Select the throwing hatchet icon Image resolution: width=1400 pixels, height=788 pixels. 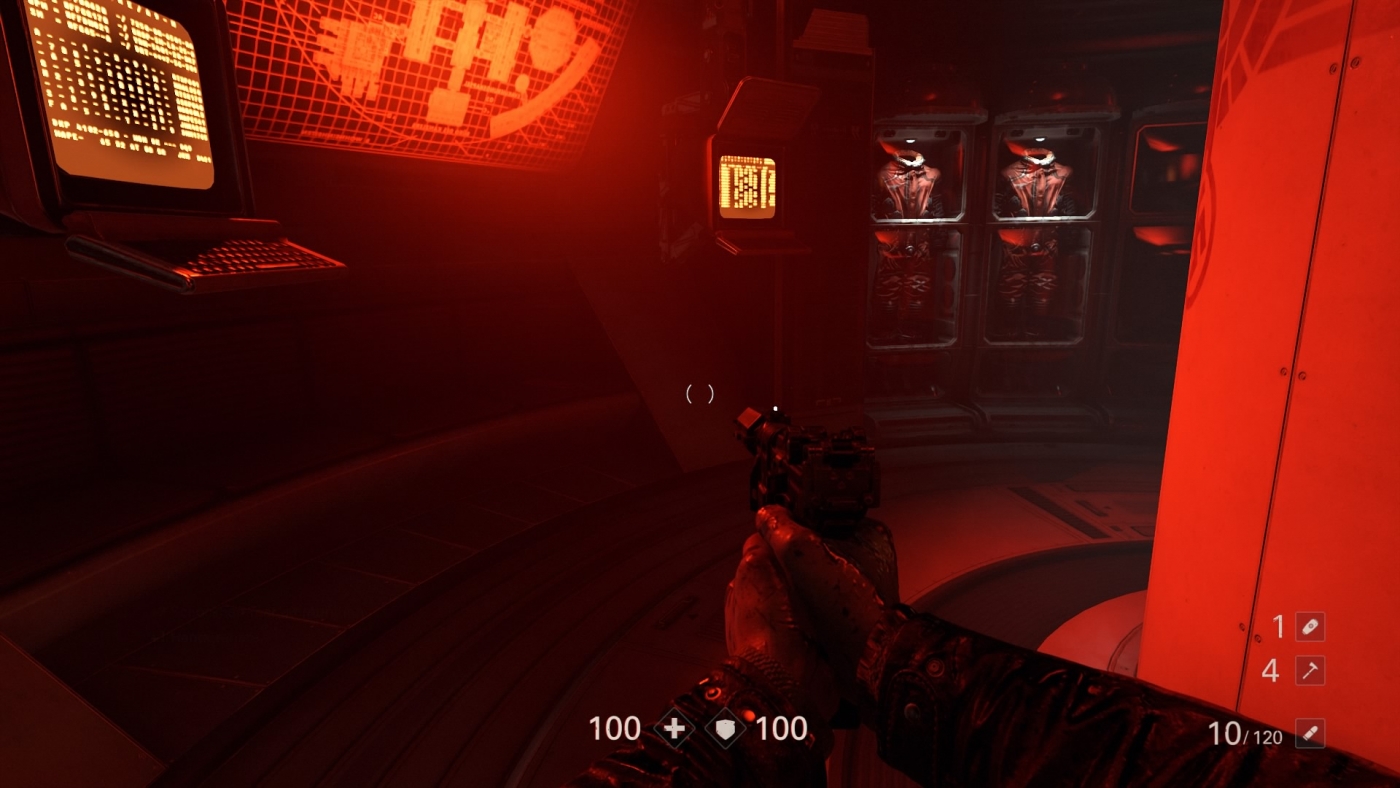click(x=1312, y=671)
